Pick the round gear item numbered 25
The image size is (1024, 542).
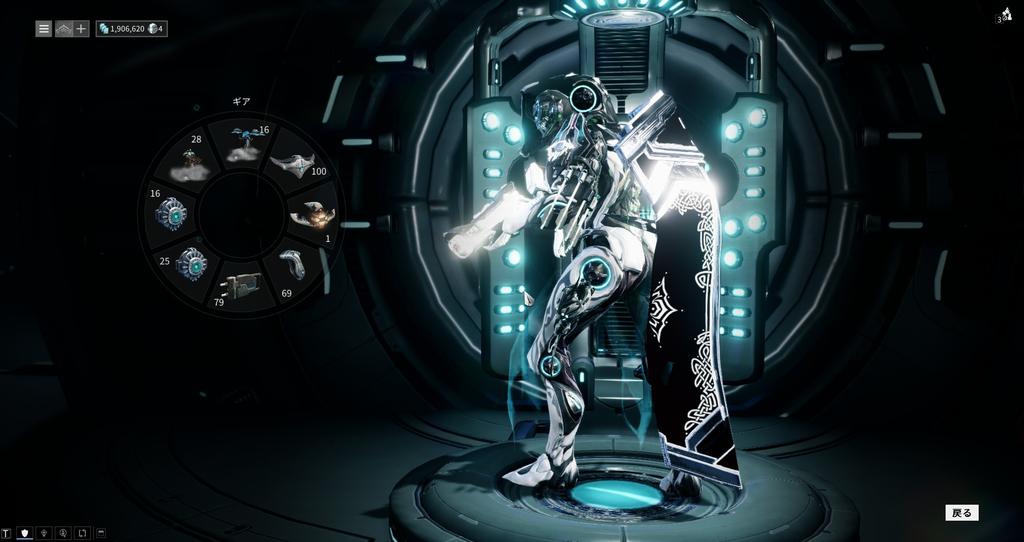(x=189, y=265)
